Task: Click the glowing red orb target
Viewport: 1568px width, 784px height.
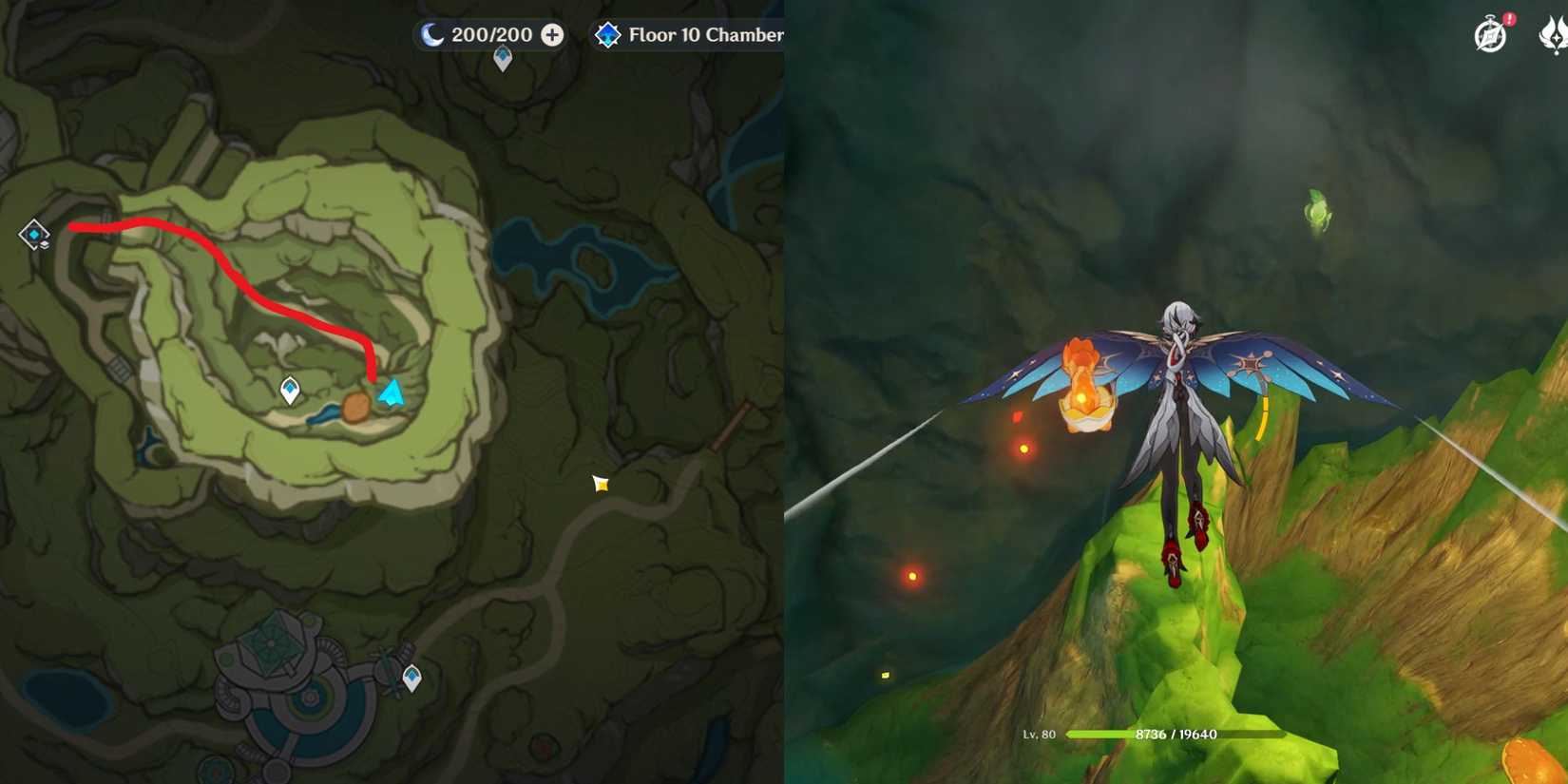Action: coord(1025,447)
